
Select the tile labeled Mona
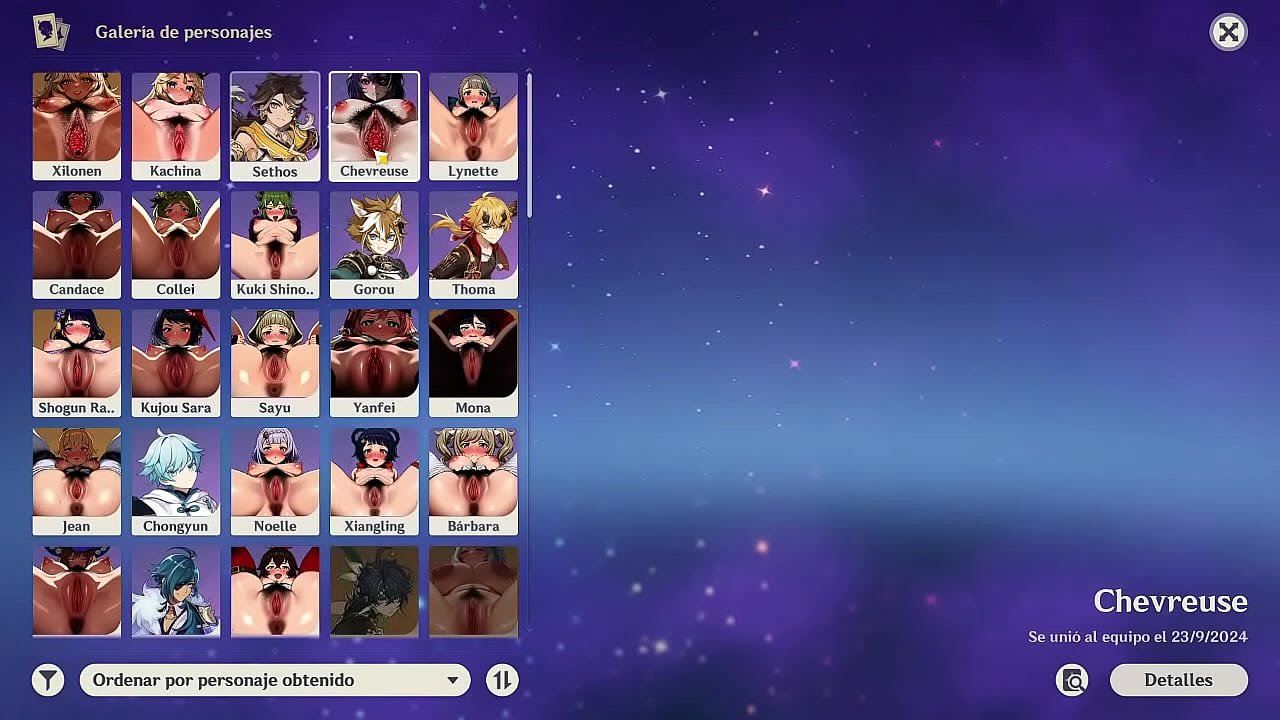click(473, 362)
